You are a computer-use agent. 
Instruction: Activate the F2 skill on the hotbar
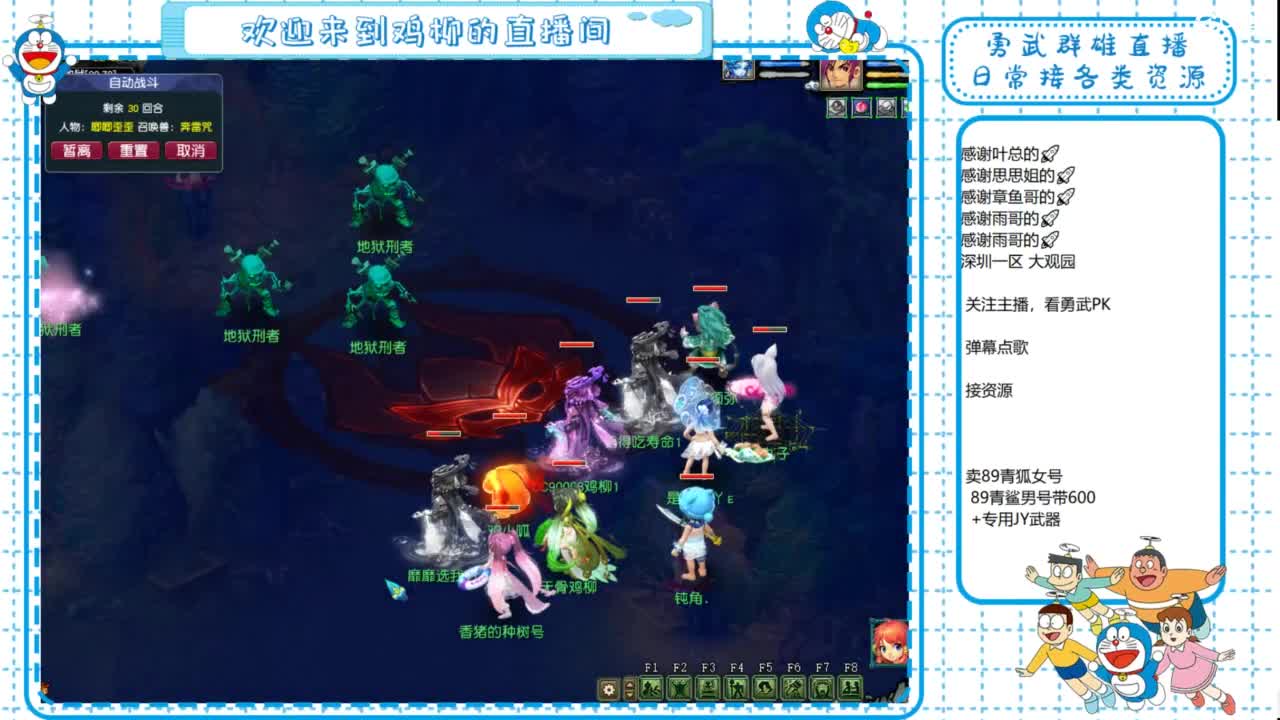pos(680,687)
